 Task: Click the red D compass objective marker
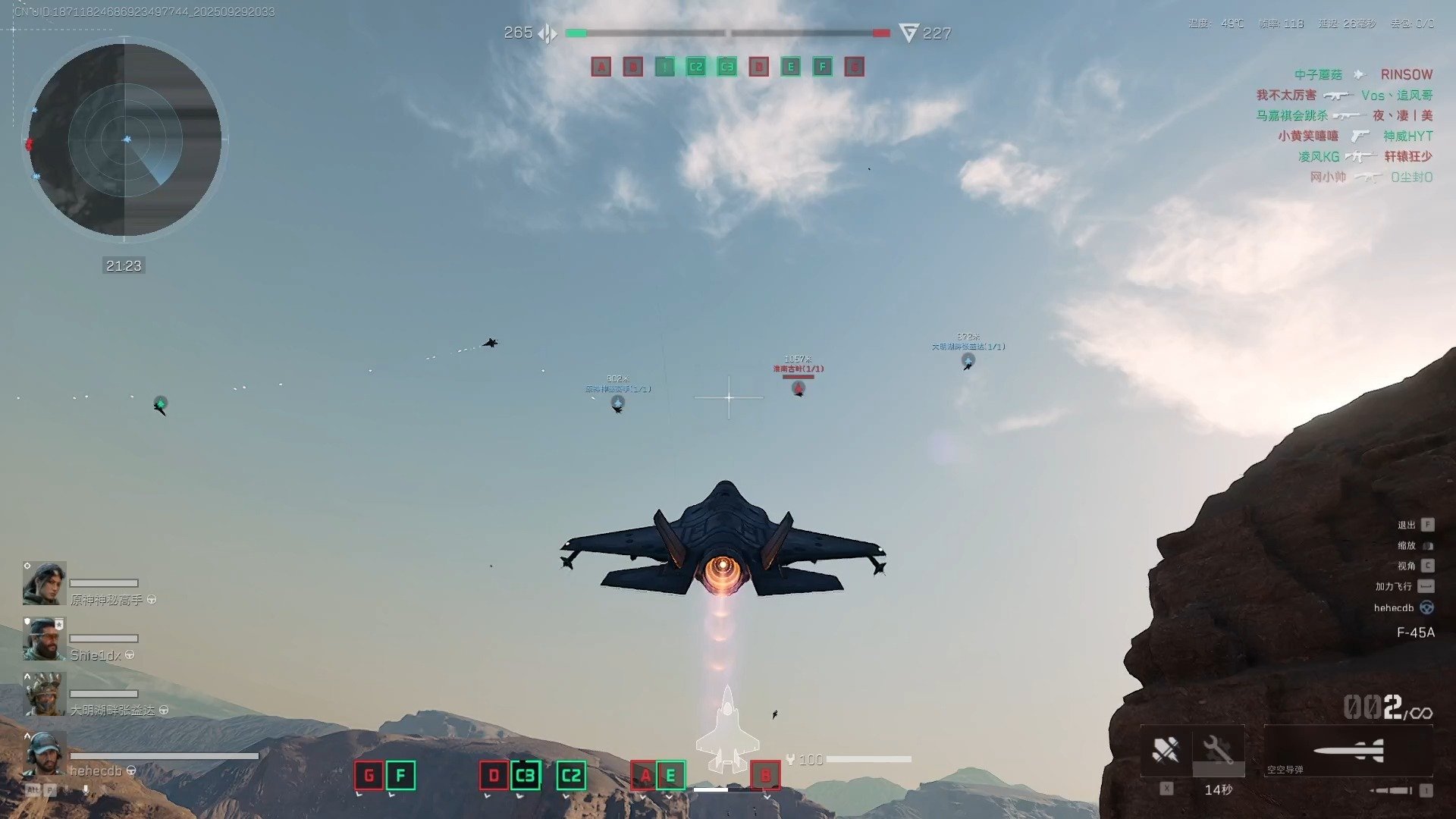(x=494, y=775)
